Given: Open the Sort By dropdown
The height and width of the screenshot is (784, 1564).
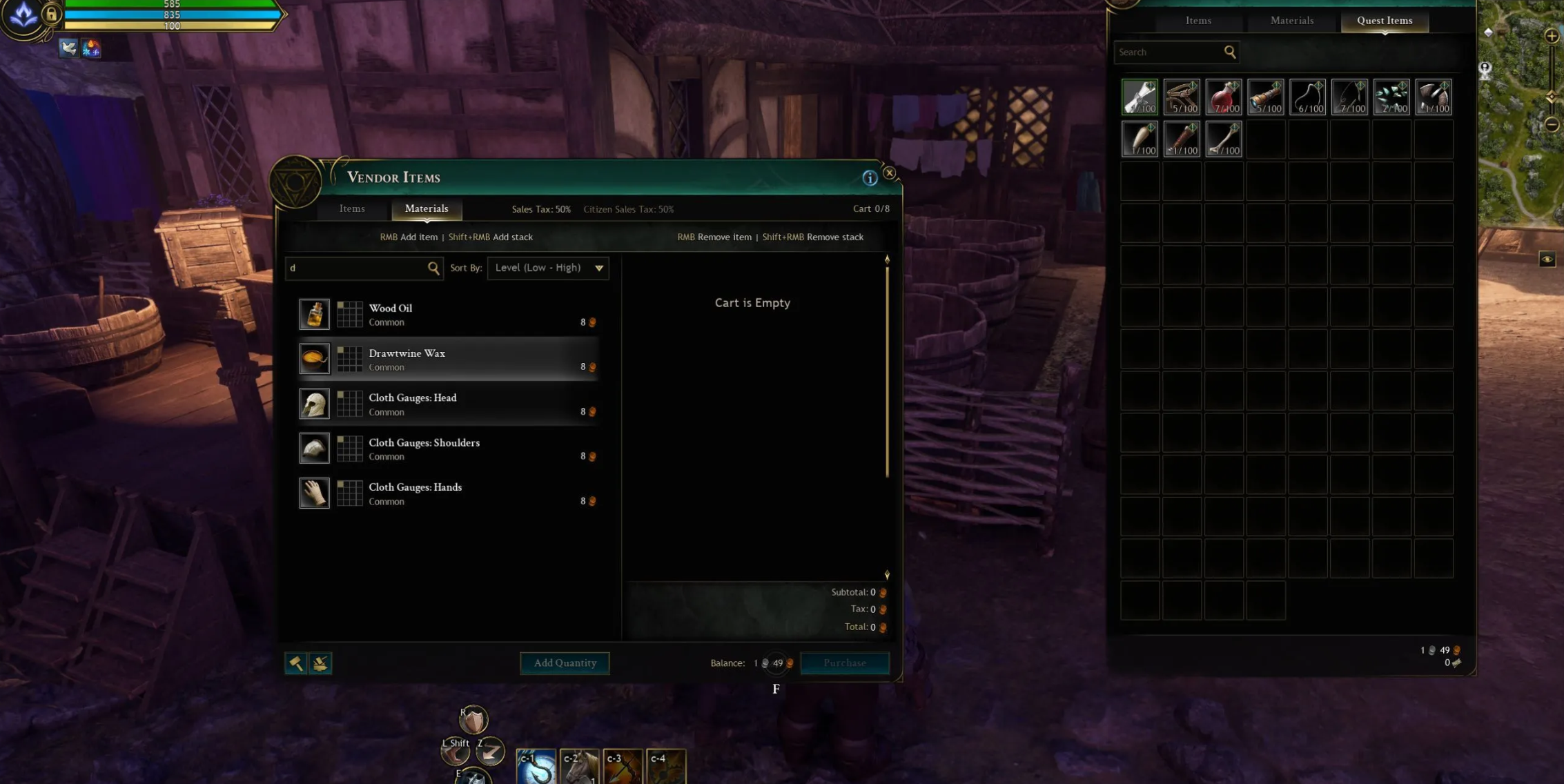Looking at the screenshot, I should [x=548, y=268].
